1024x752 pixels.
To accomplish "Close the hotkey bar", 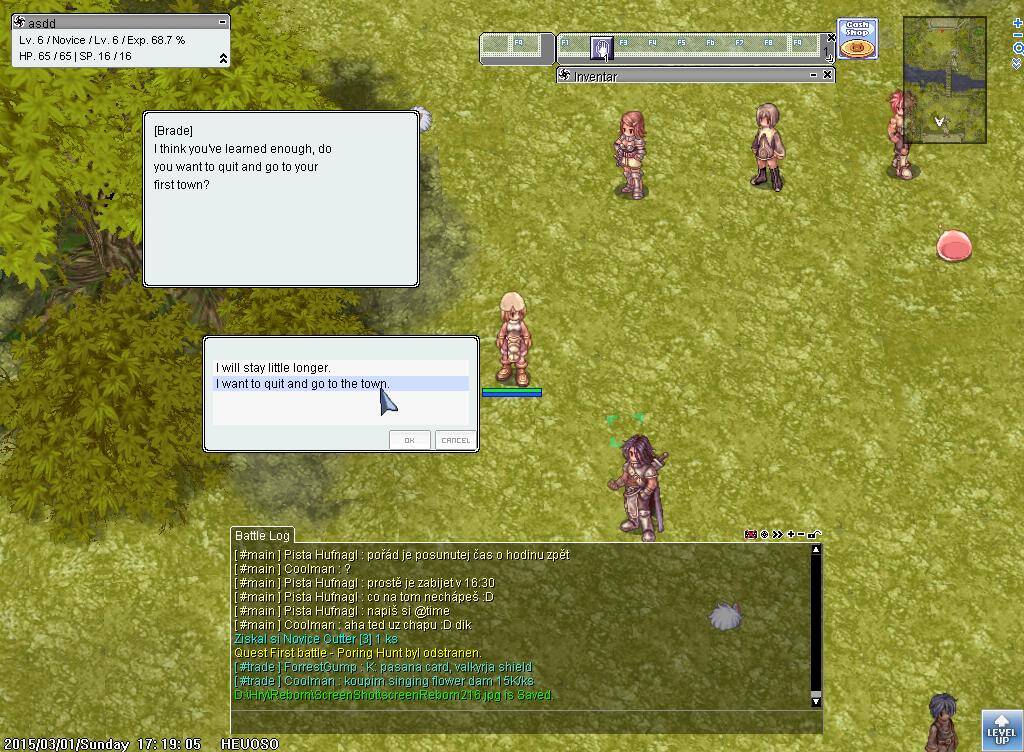I will click(830, 38).
